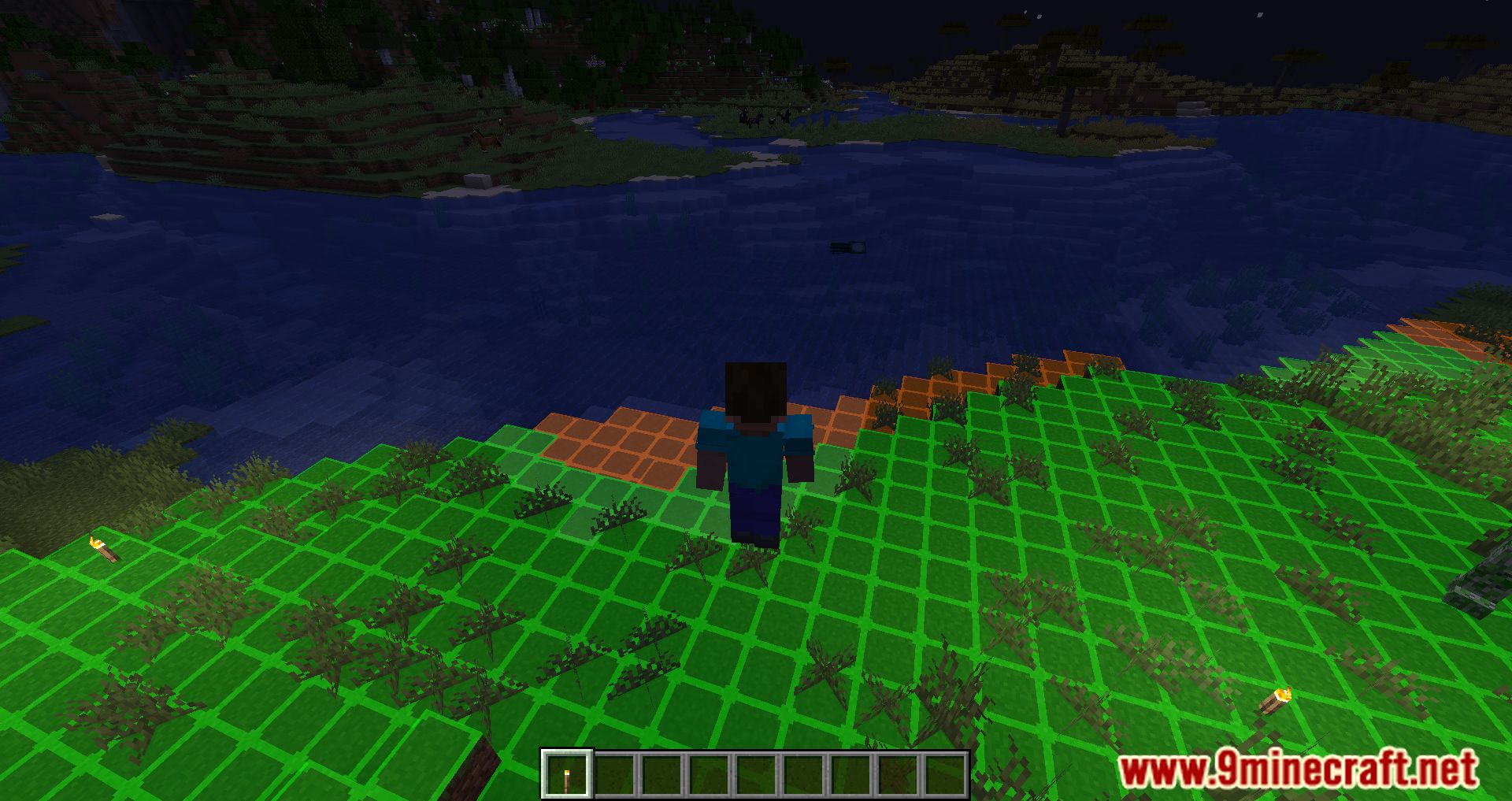Image resolution: width=1512 pixels, height=801 pixels.
Task: Select the torch hotbar slot
Action: (566, 773)
